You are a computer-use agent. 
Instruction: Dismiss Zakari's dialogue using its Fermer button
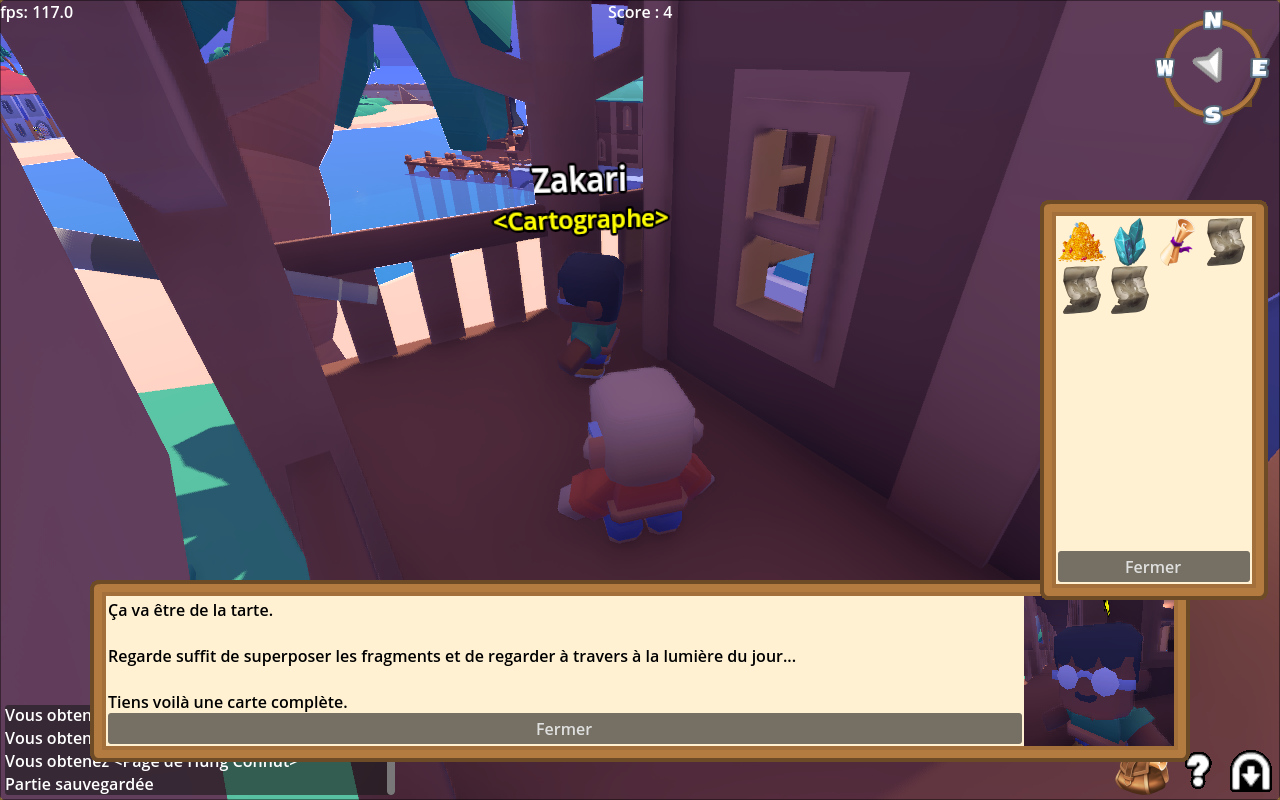564,729
